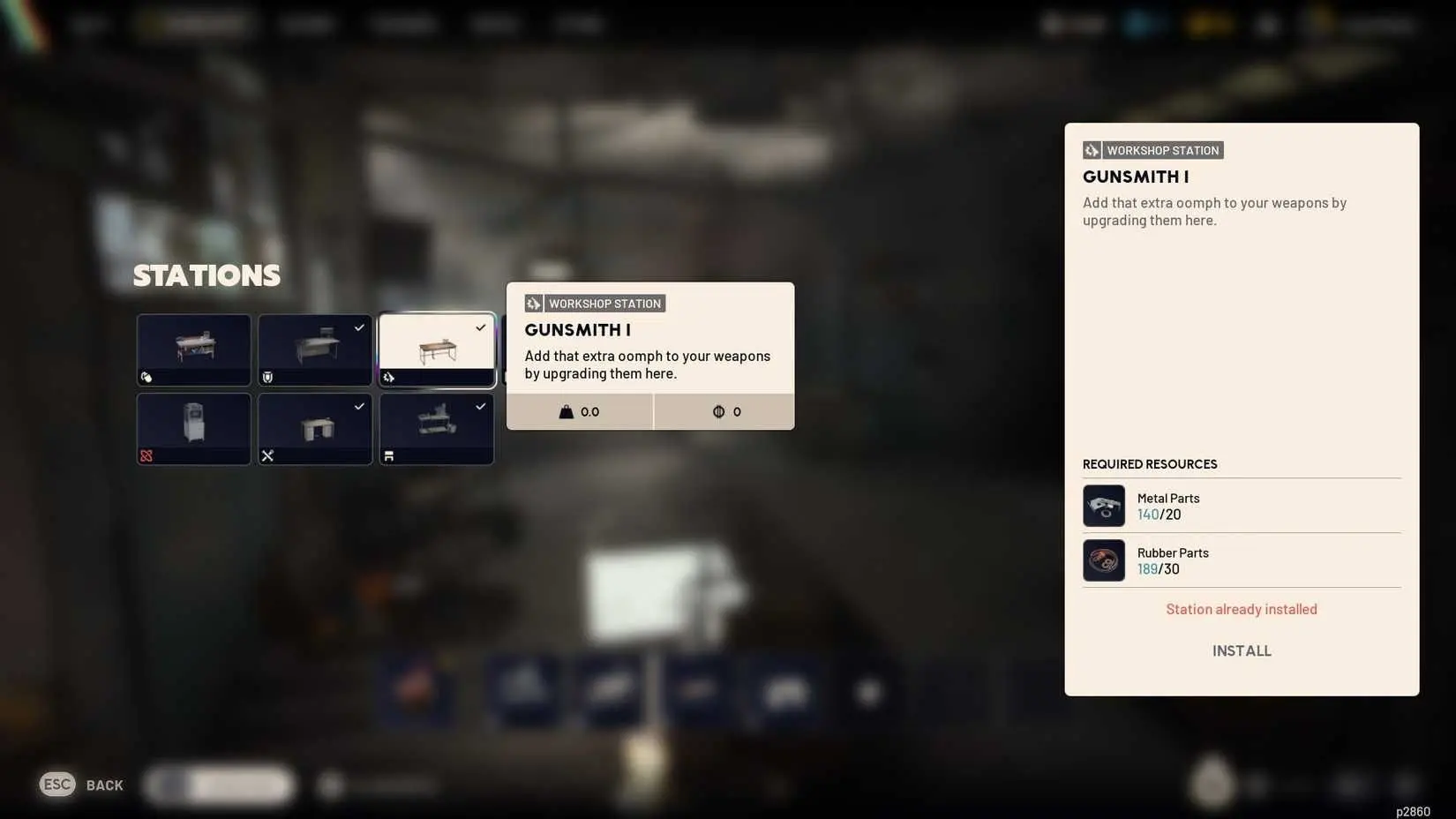Toggle the checkmark on the Gunsmith I tile
Image resolution: width=1456 pixels, height=819 pixels.
[480, 327]
